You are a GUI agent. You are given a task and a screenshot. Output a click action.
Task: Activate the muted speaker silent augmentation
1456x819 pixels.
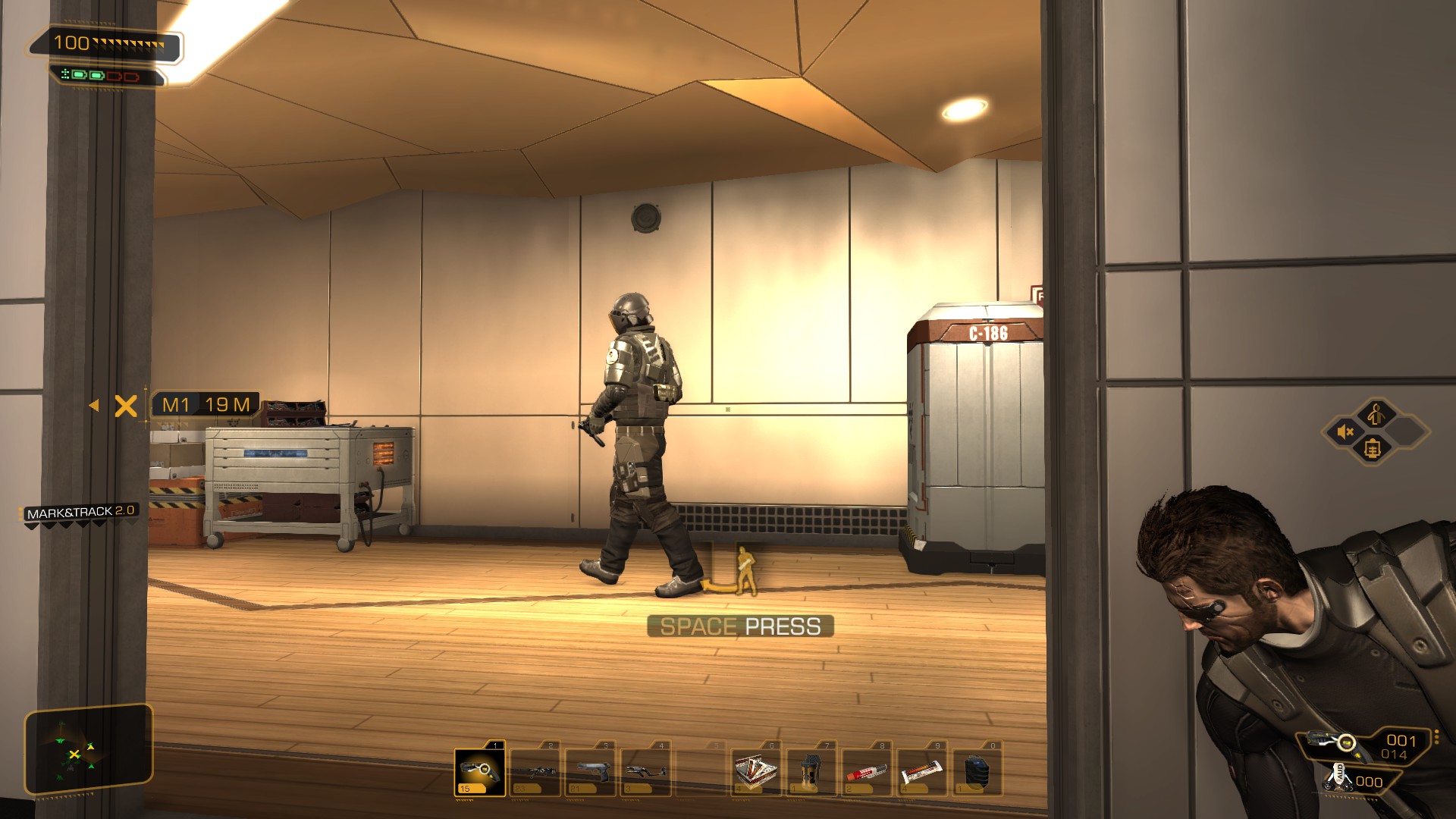click(x=1346, y=432)
